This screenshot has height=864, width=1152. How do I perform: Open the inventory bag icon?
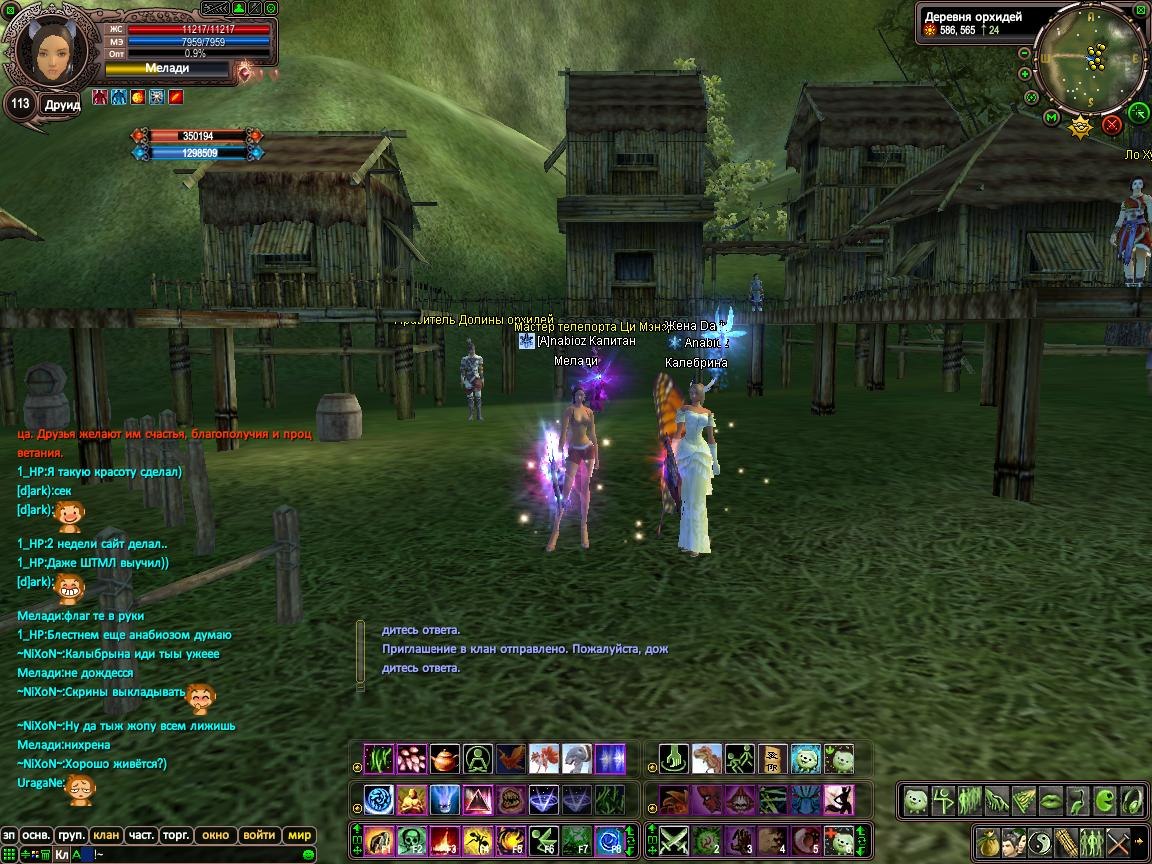pos(988,840)
